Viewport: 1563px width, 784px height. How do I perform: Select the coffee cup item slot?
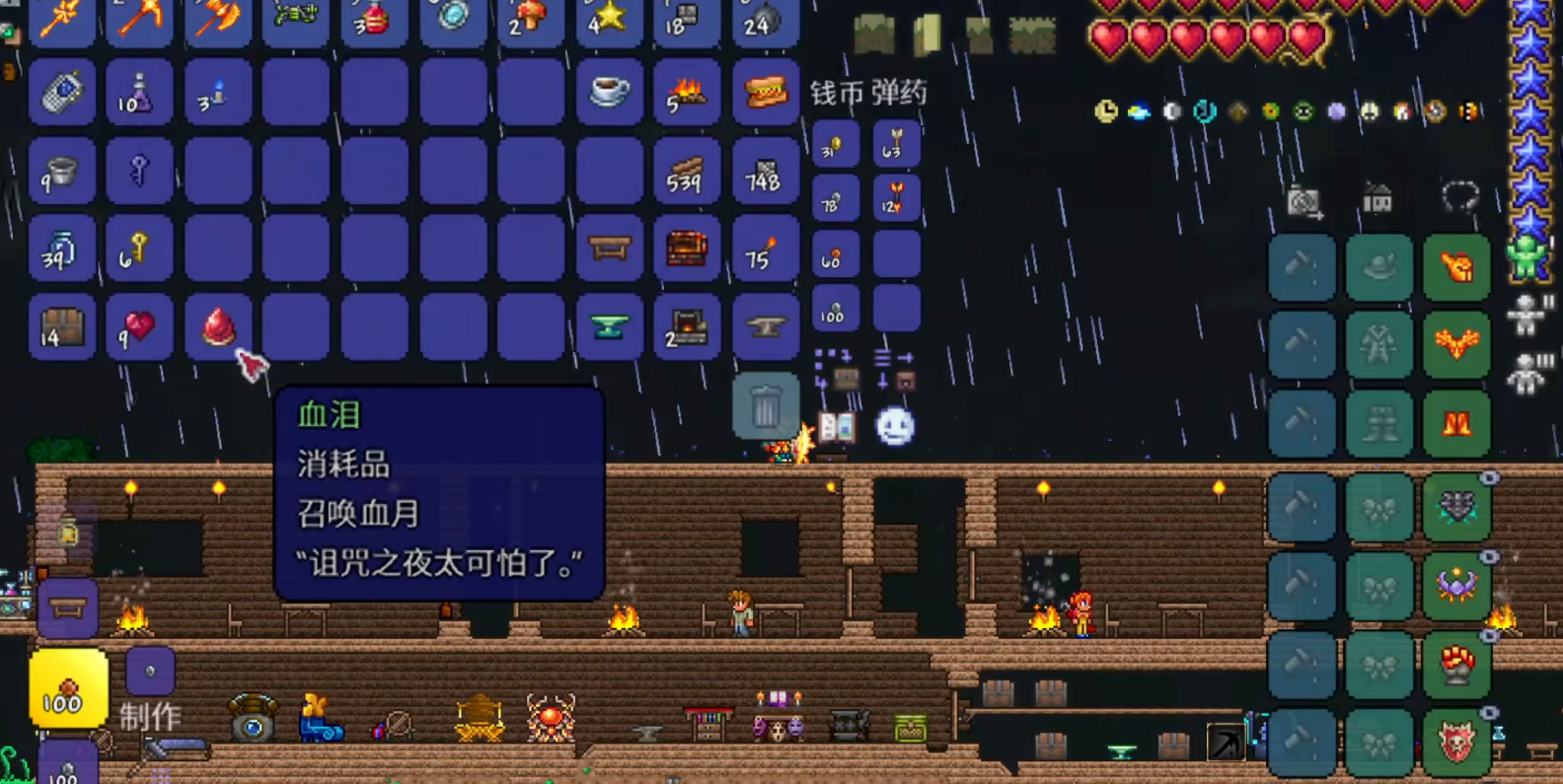tap(609, 92)
